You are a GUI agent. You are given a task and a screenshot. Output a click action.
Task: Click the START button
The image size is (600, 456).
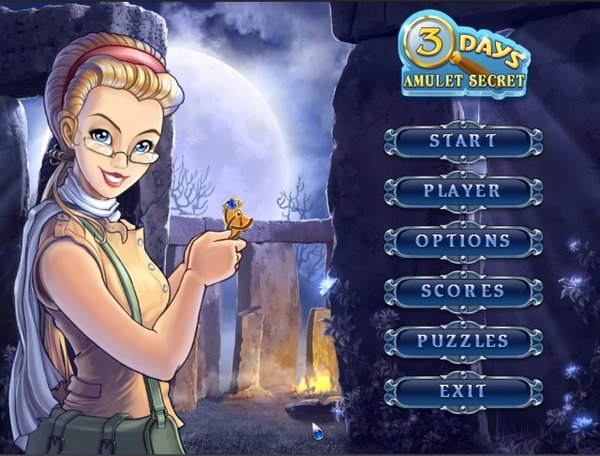point(463,141)
